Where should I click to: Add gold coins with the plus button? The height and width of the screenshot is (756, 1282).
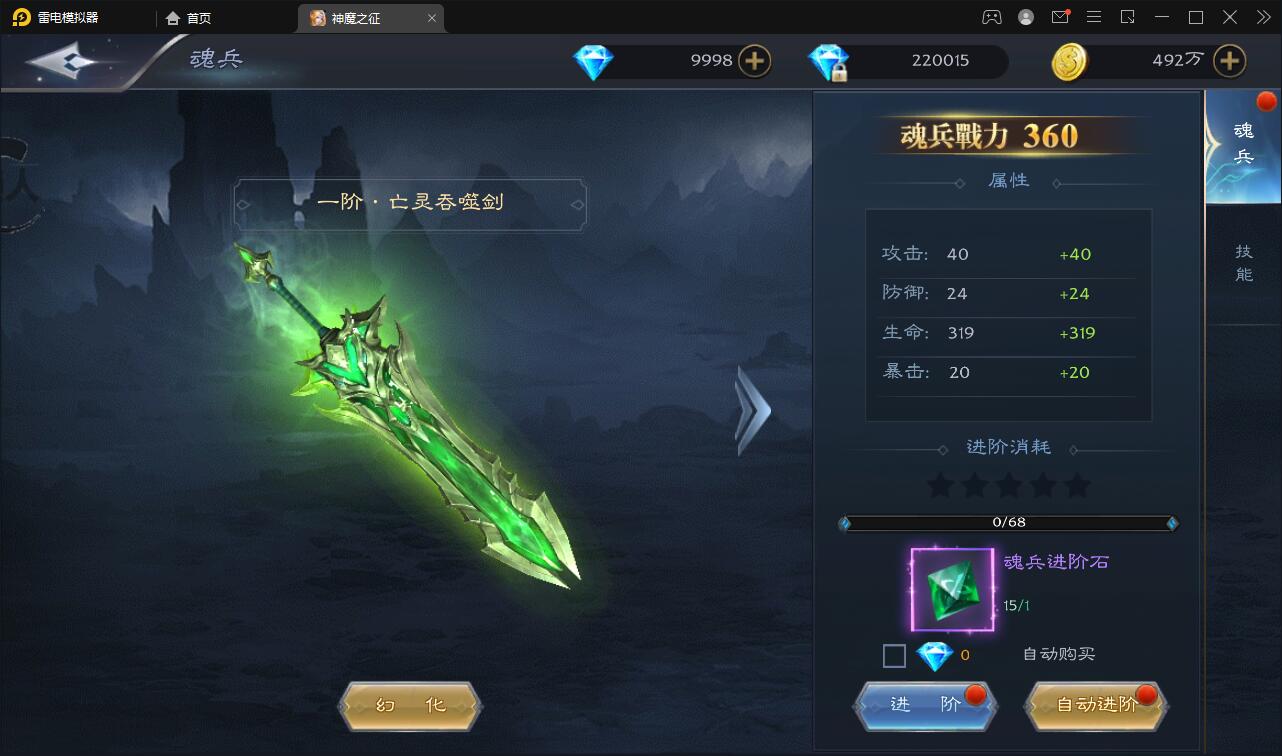(1229, 61)
